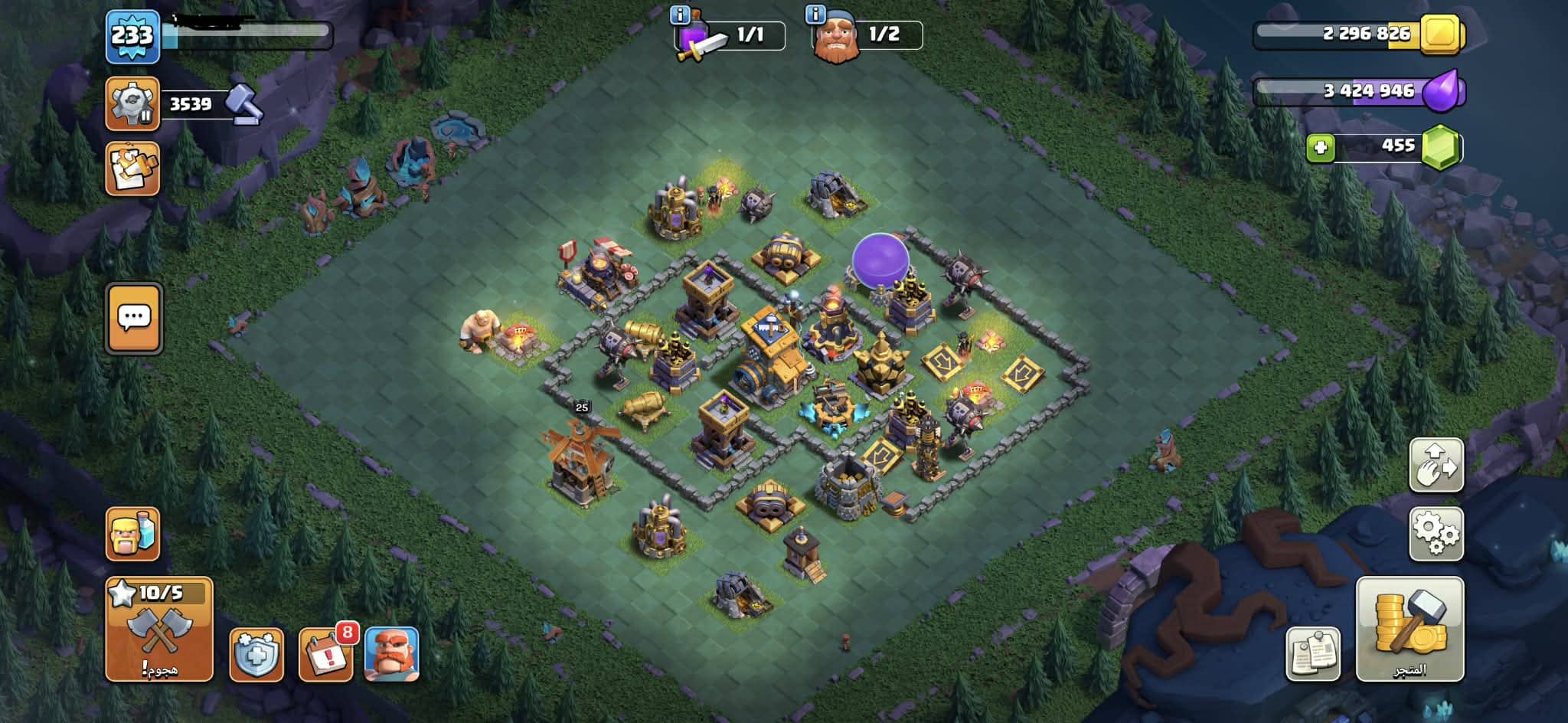1568x723 pixels.
Task: Show builder info next to 1/2 counter
Action: [815, 14]
